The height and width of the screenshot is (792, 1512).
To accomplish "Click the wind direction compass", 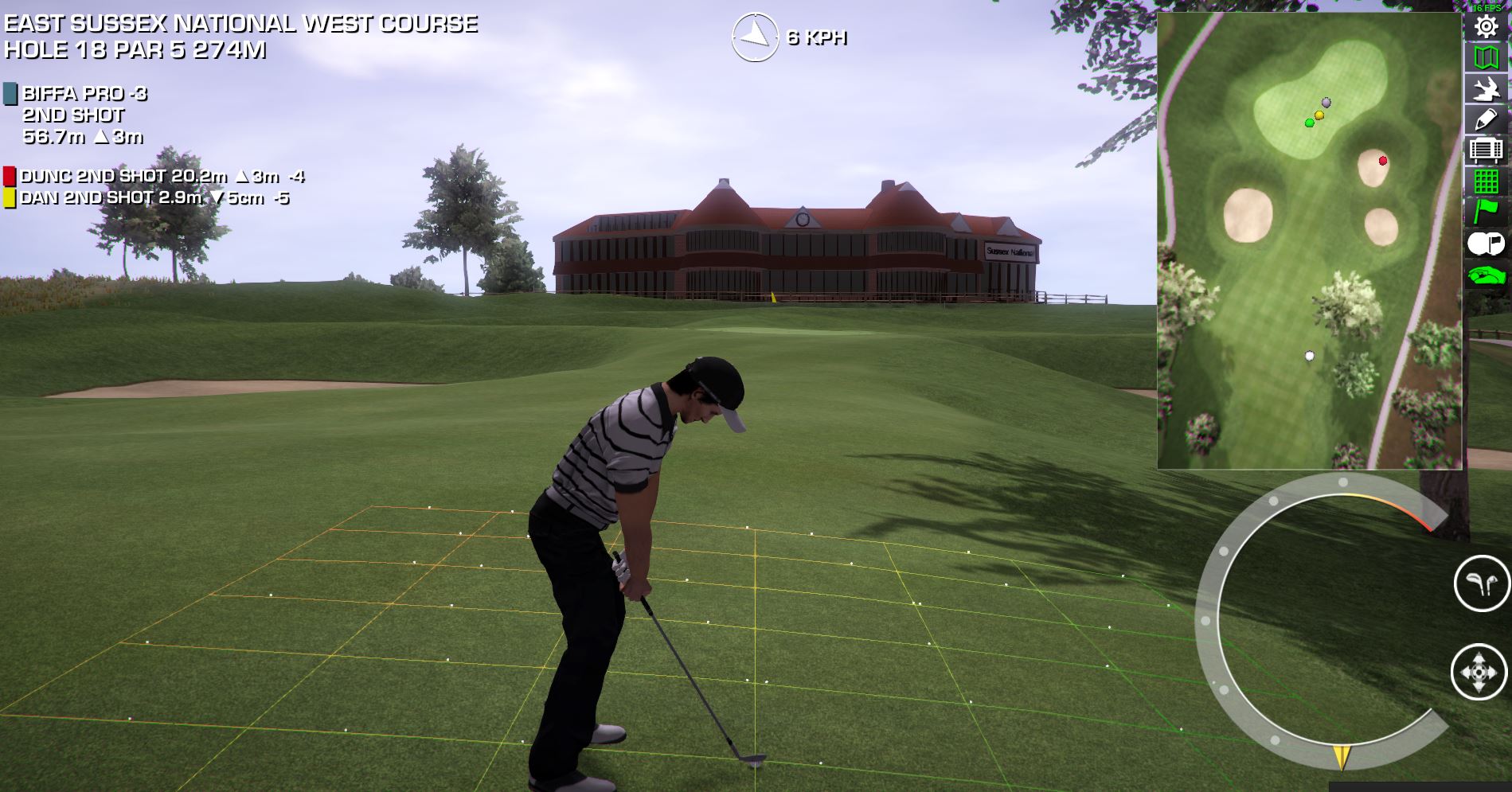I will tap(754, 37).
